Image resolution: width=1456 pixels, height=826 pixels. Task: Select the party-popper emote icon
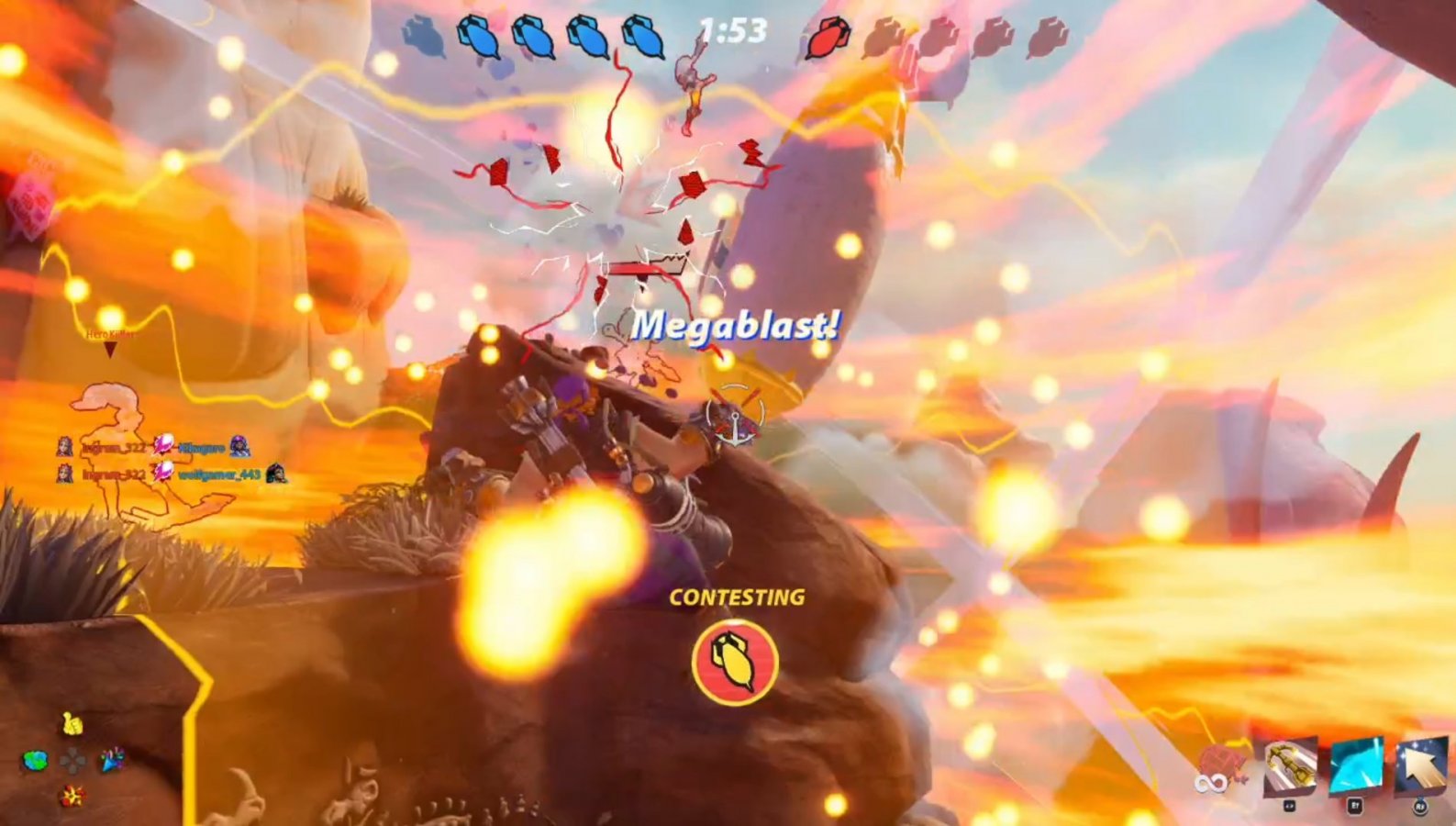click(113, 760)
